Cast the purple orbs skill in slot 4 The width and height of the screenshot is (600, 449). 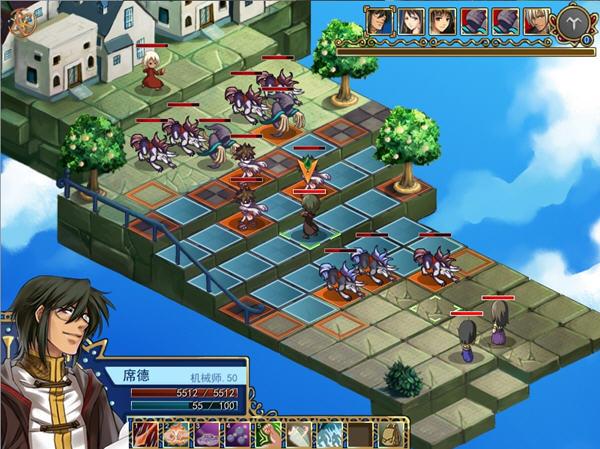[239, 434]
